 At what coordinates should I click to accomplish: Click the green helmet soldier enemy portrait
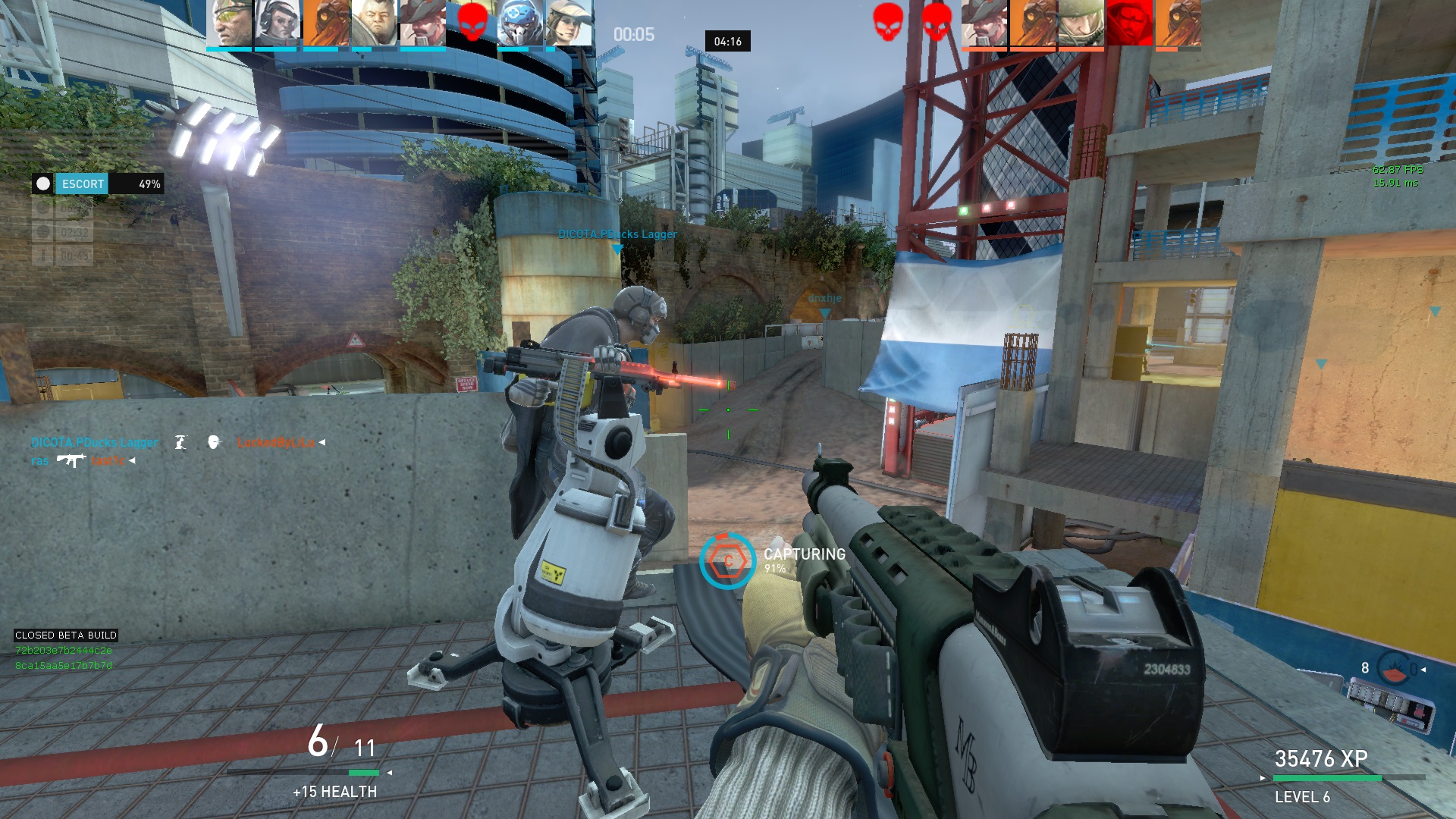[x=1081, y=24]
